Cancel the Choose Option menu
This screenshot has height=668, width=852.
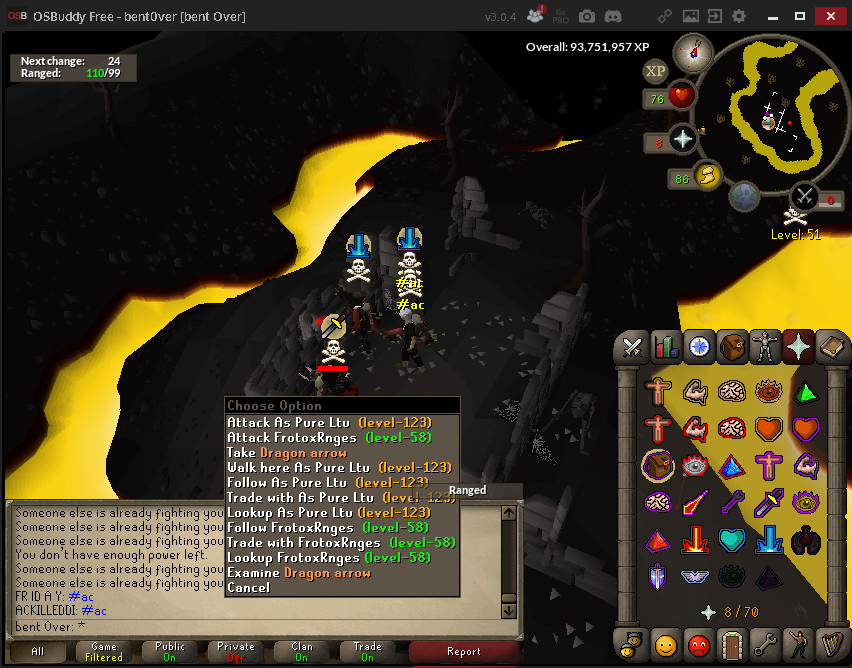coord(248,588)
